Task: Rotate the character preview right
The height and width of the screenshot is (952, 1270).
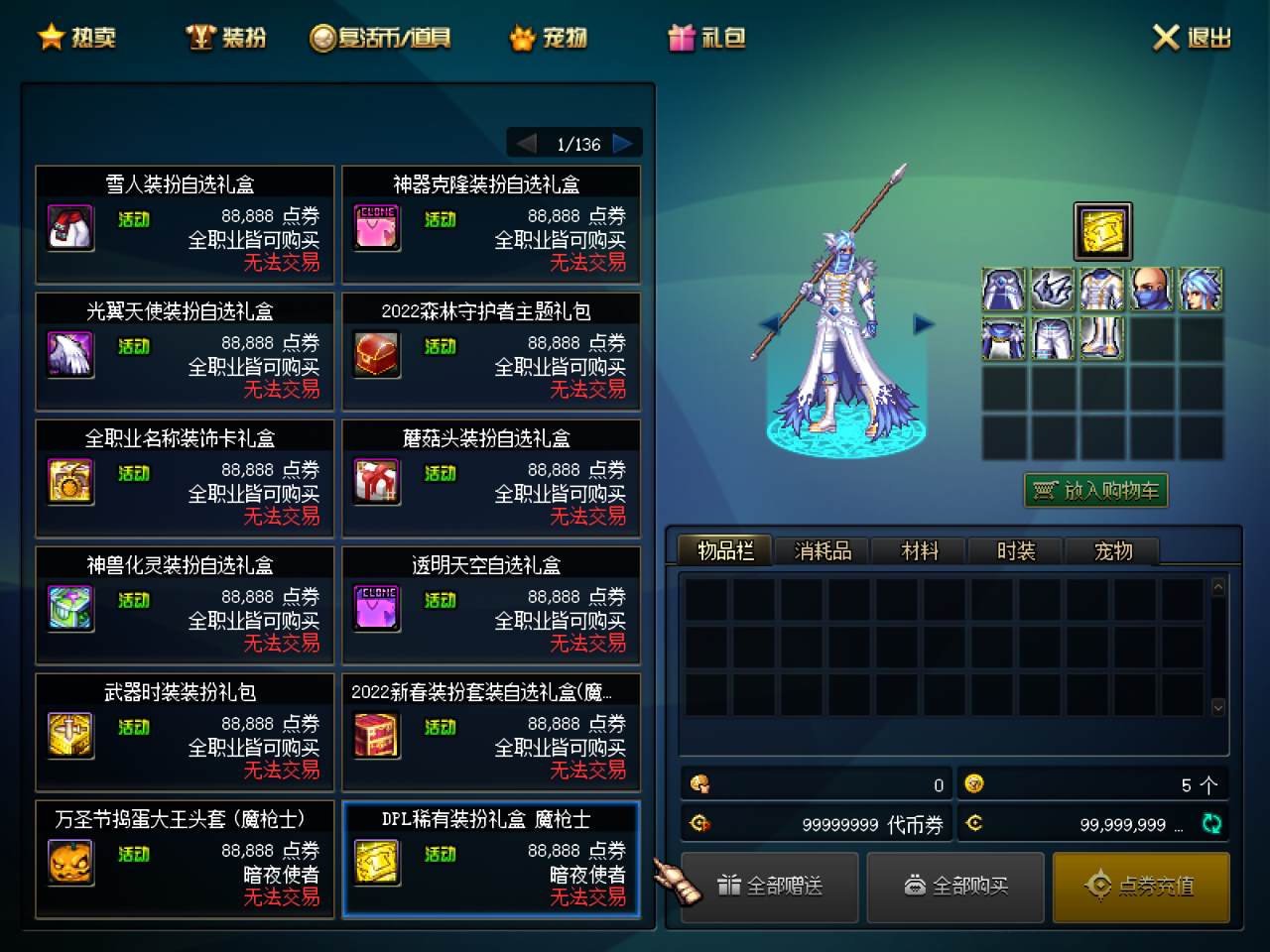Action: pos(924,323)
